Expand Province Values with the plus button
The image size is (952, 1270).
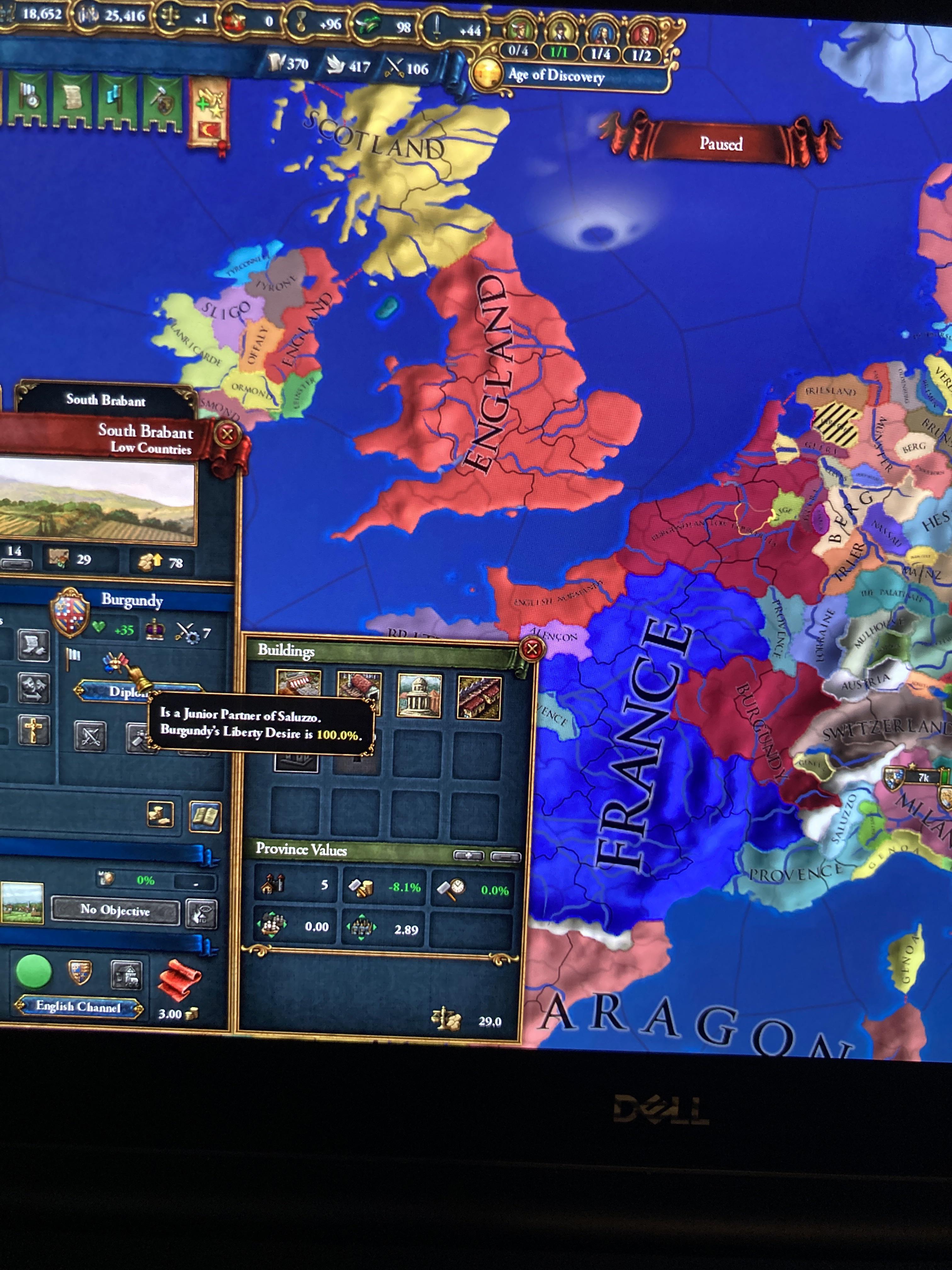[469, 855]
